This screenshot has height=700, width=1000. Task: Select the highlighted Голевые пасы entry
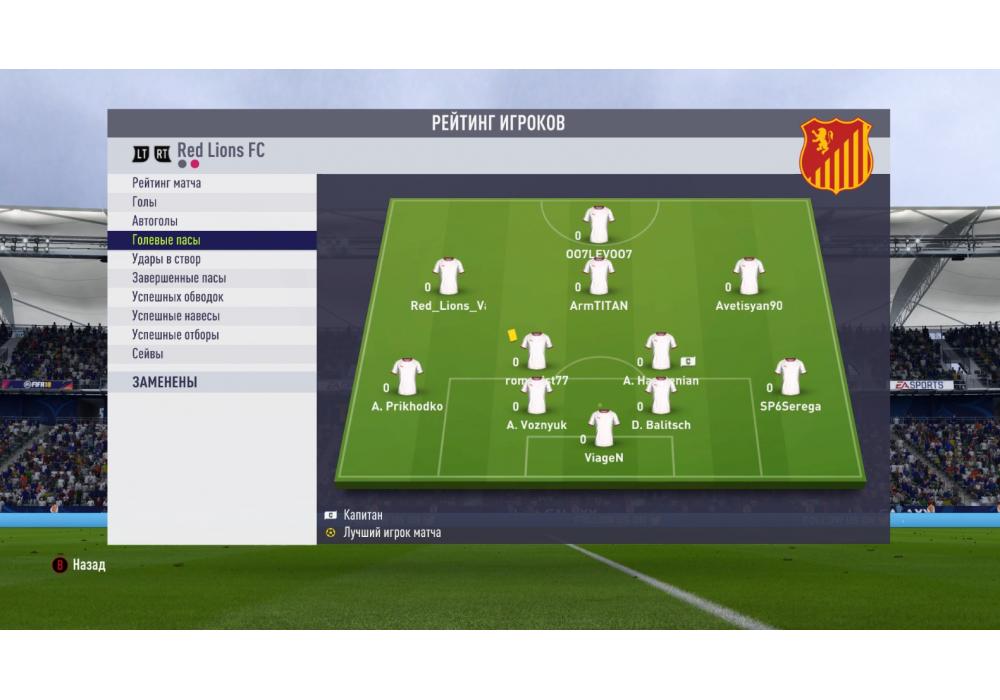[167, 241]
